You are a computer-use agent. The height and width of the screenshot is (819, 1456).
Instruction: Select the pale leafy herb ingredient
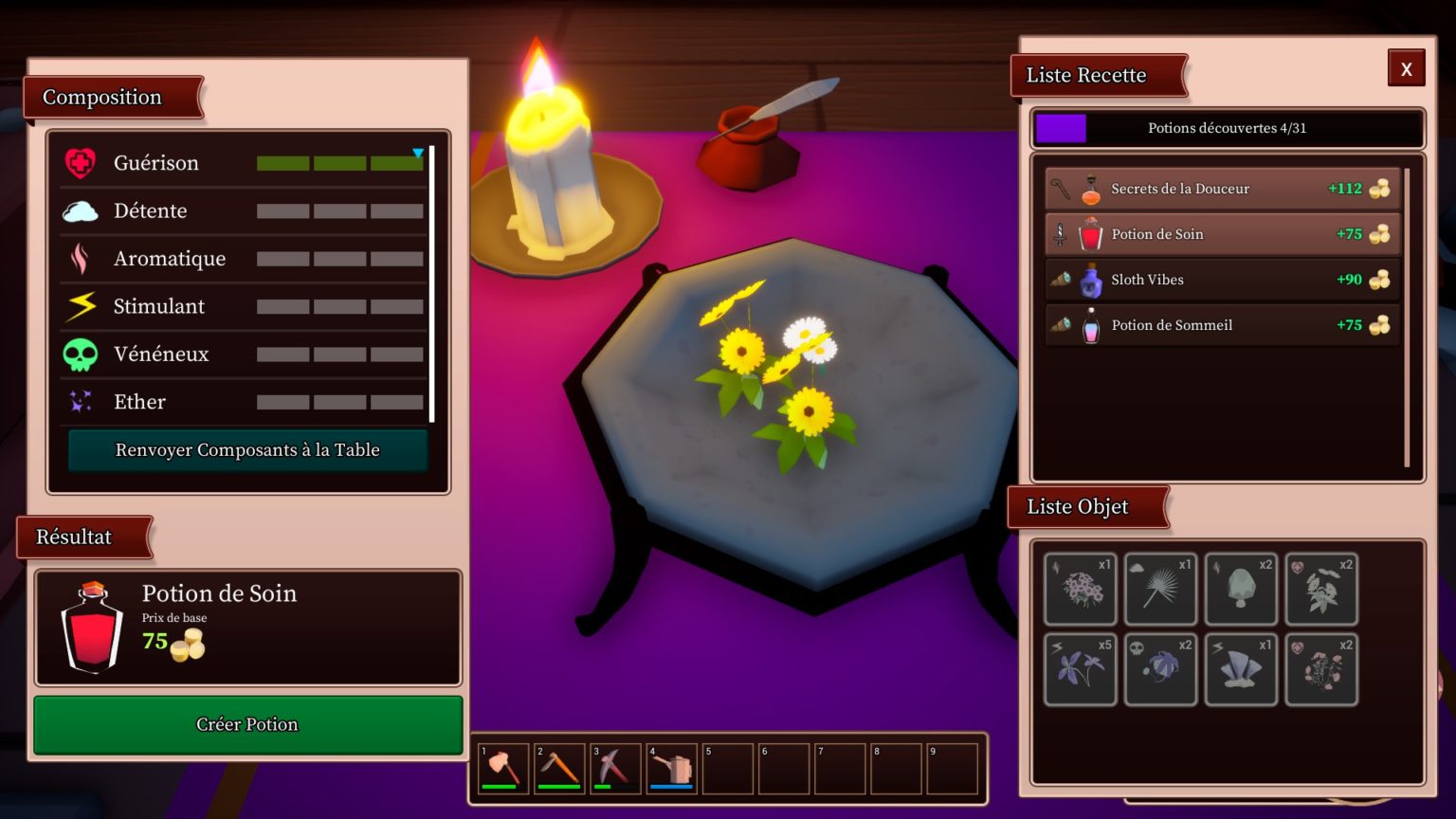[1321, 590]
